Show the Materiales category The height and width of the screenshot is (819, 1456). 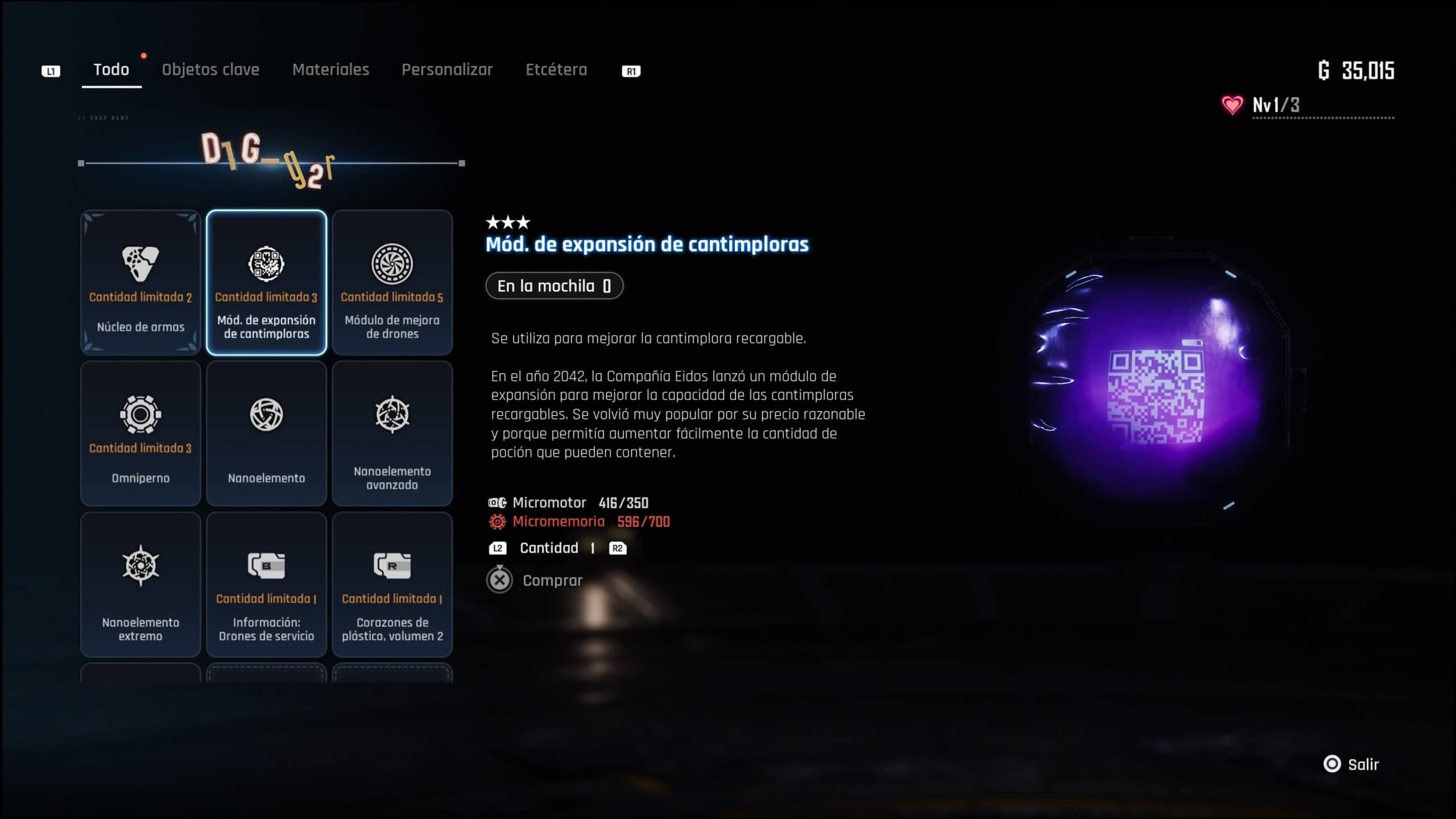[330, 70]
